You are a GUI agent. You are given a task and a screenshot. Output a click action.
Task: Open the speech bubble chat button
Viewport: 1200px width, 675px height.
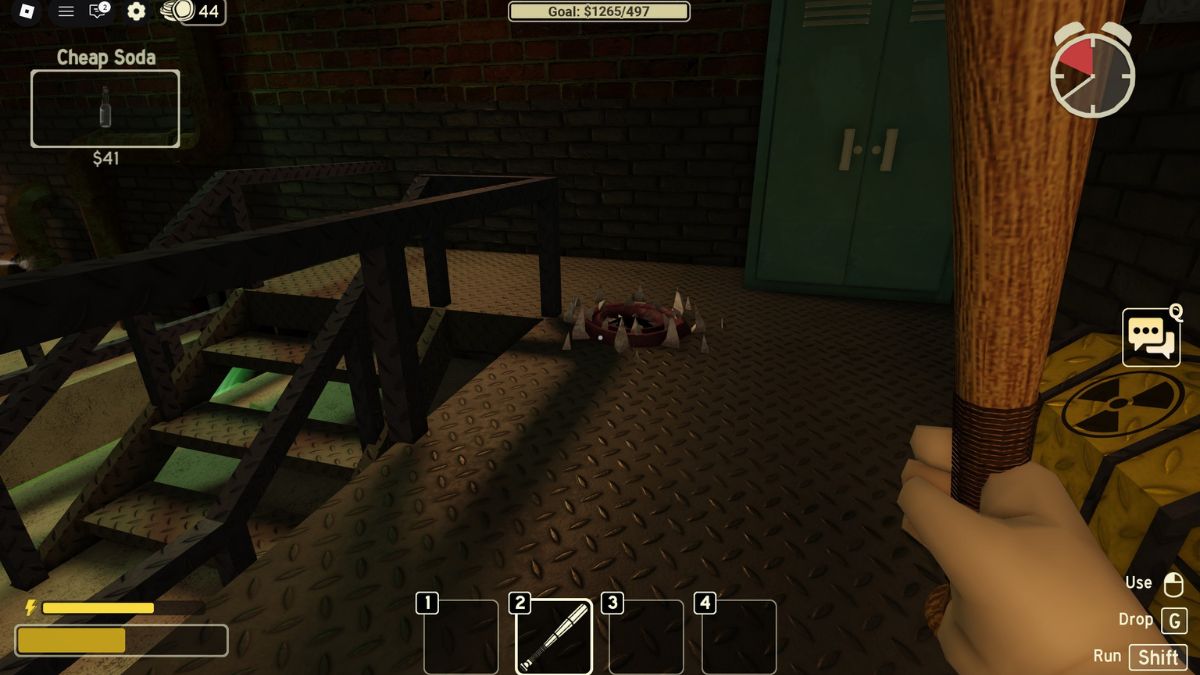tap(1151, 337)
